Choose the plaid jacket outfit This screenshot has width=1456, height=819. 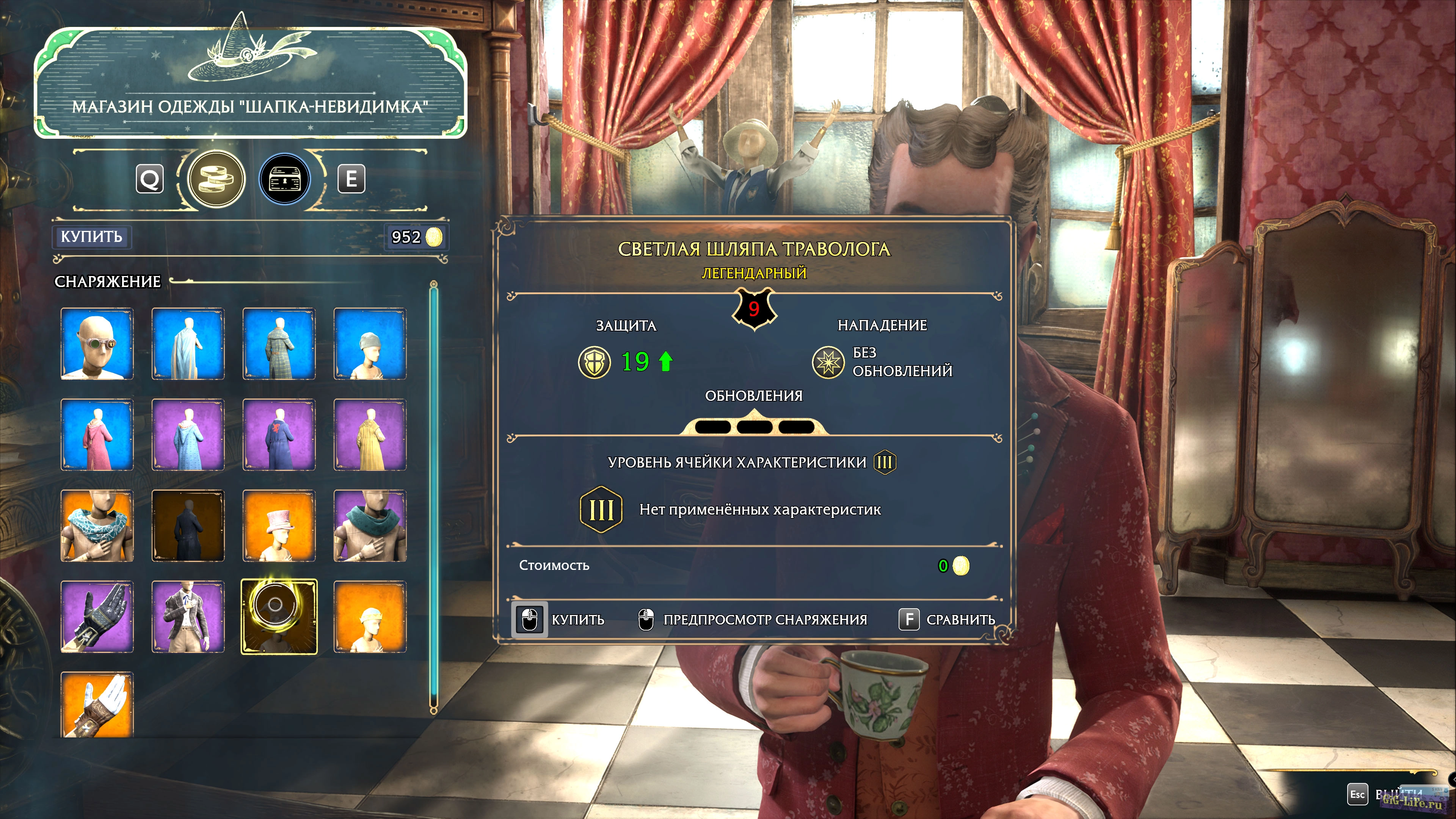(x=188, y=617)
